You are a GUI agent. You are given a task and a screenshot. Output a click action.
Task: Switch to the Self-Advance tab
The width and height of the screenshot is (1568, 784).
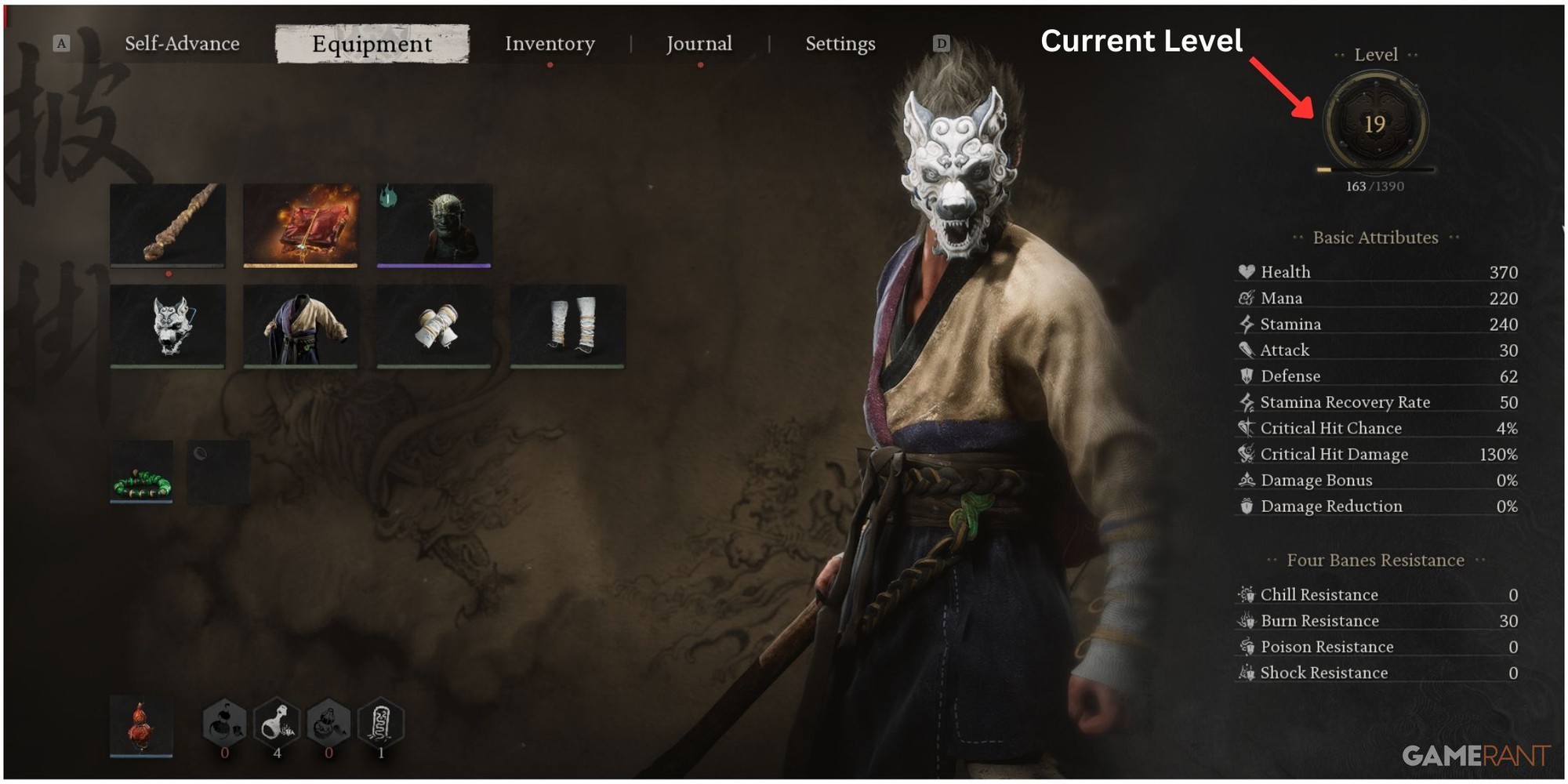tap(182, 44)
